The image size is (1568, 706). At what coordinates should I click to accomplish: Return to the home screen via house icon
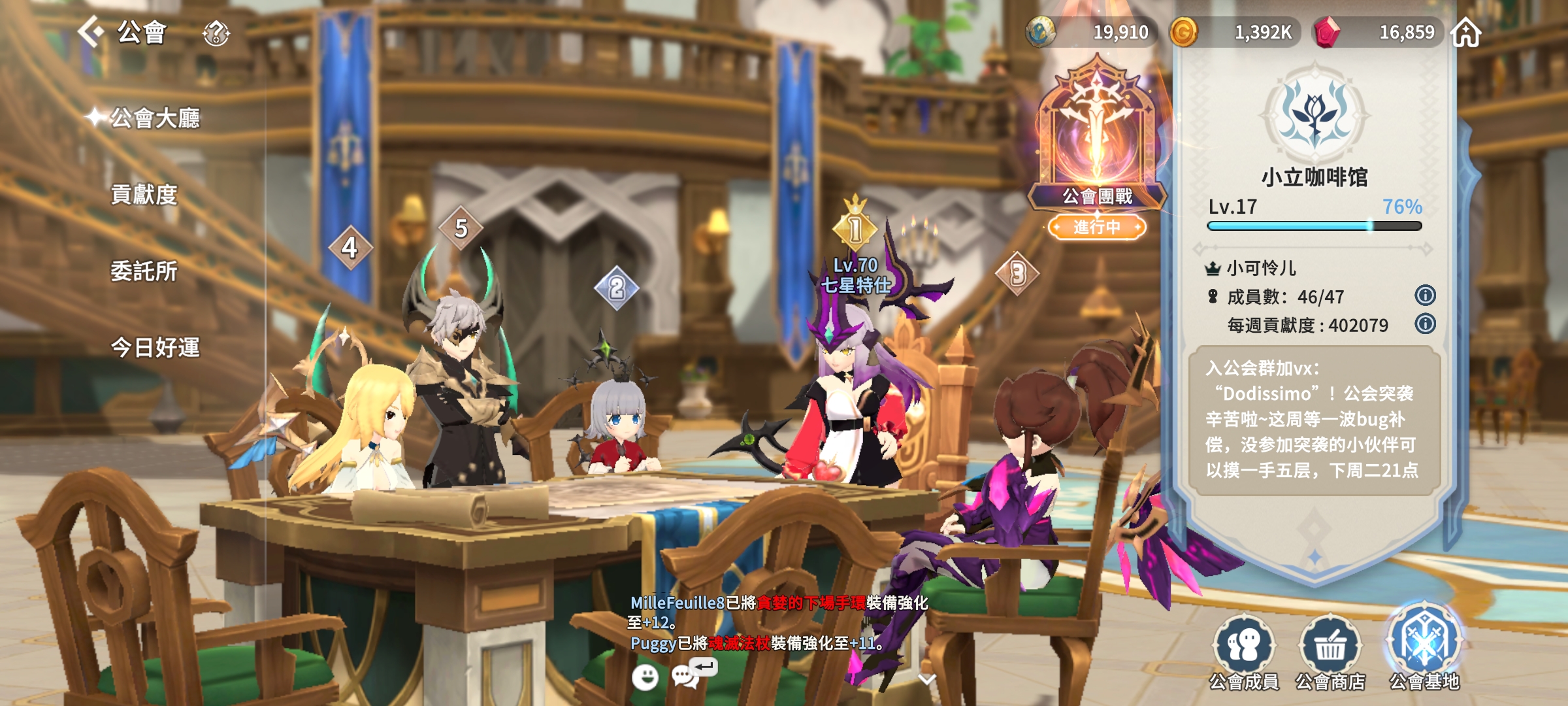click(1466, 32)
